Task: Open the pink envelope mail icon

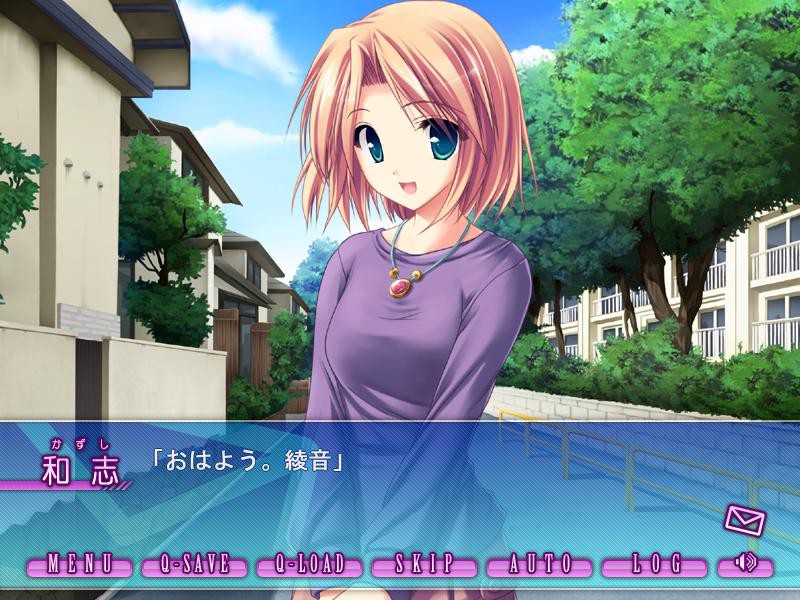Action: (x=744, y=520)
